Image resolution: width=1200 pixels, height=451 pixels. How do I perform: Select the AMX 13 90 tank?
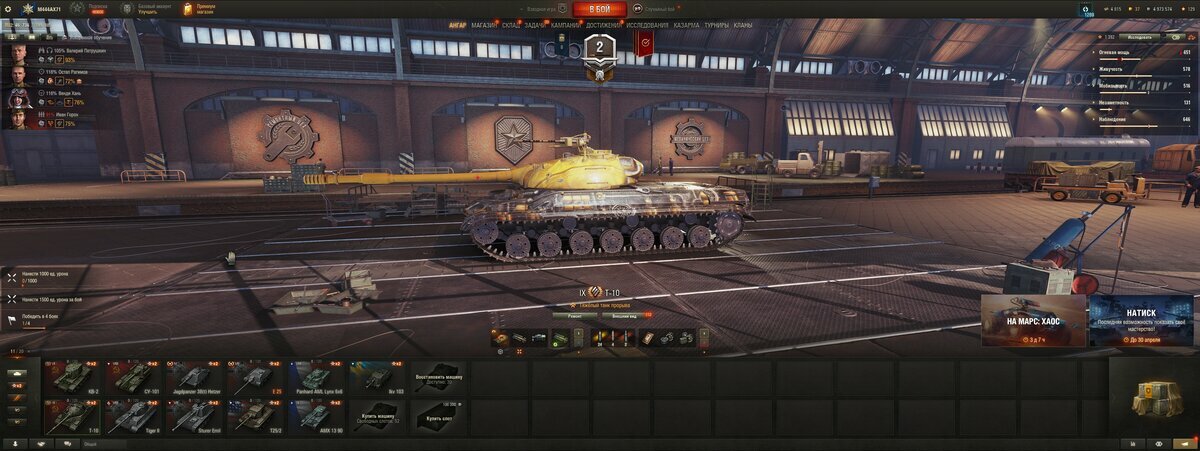tap(316, 415)
